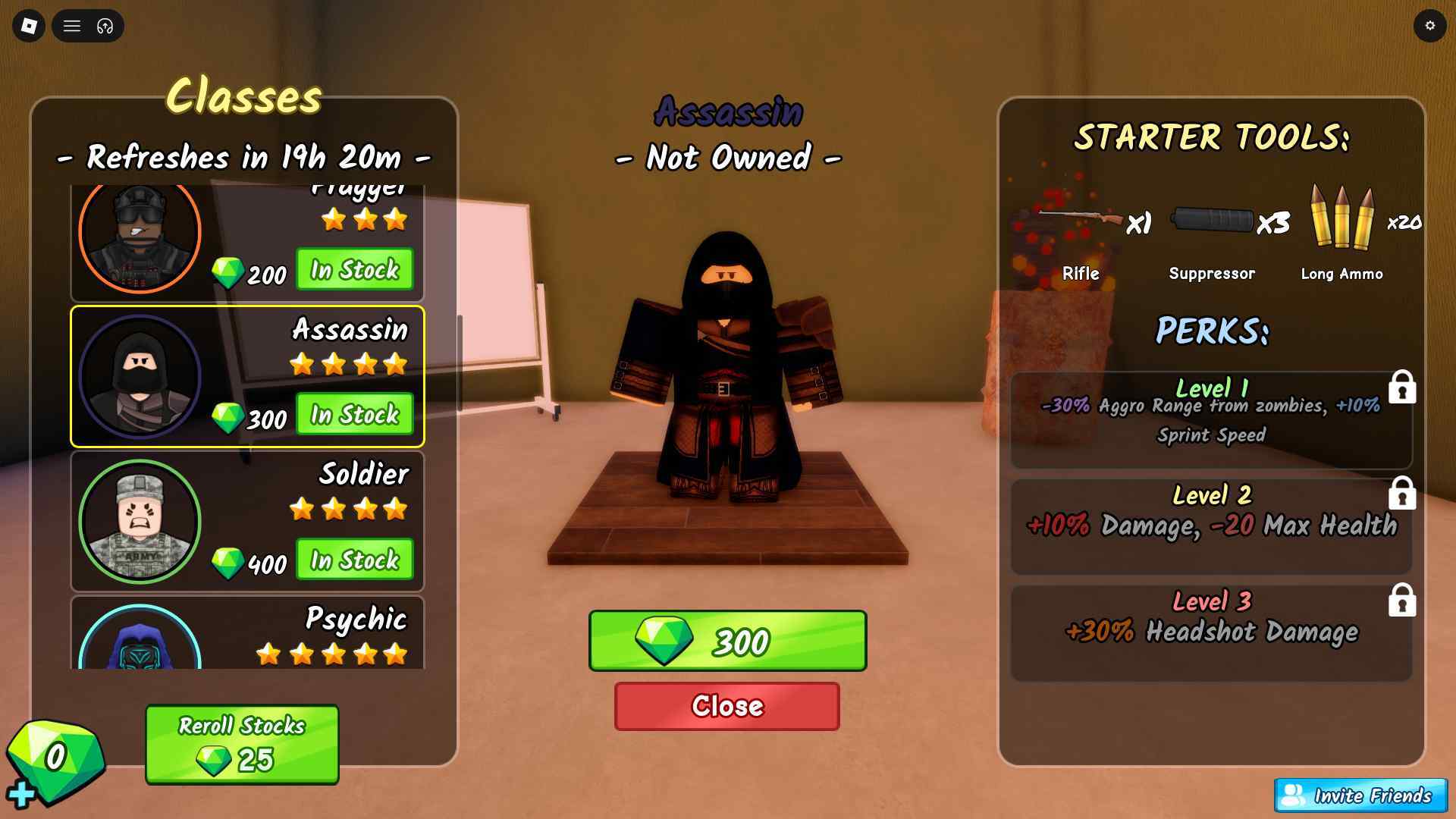Select the Assassin class portrait
The height and width of the screenshot is (819, 1456).
tap(140, 375)
